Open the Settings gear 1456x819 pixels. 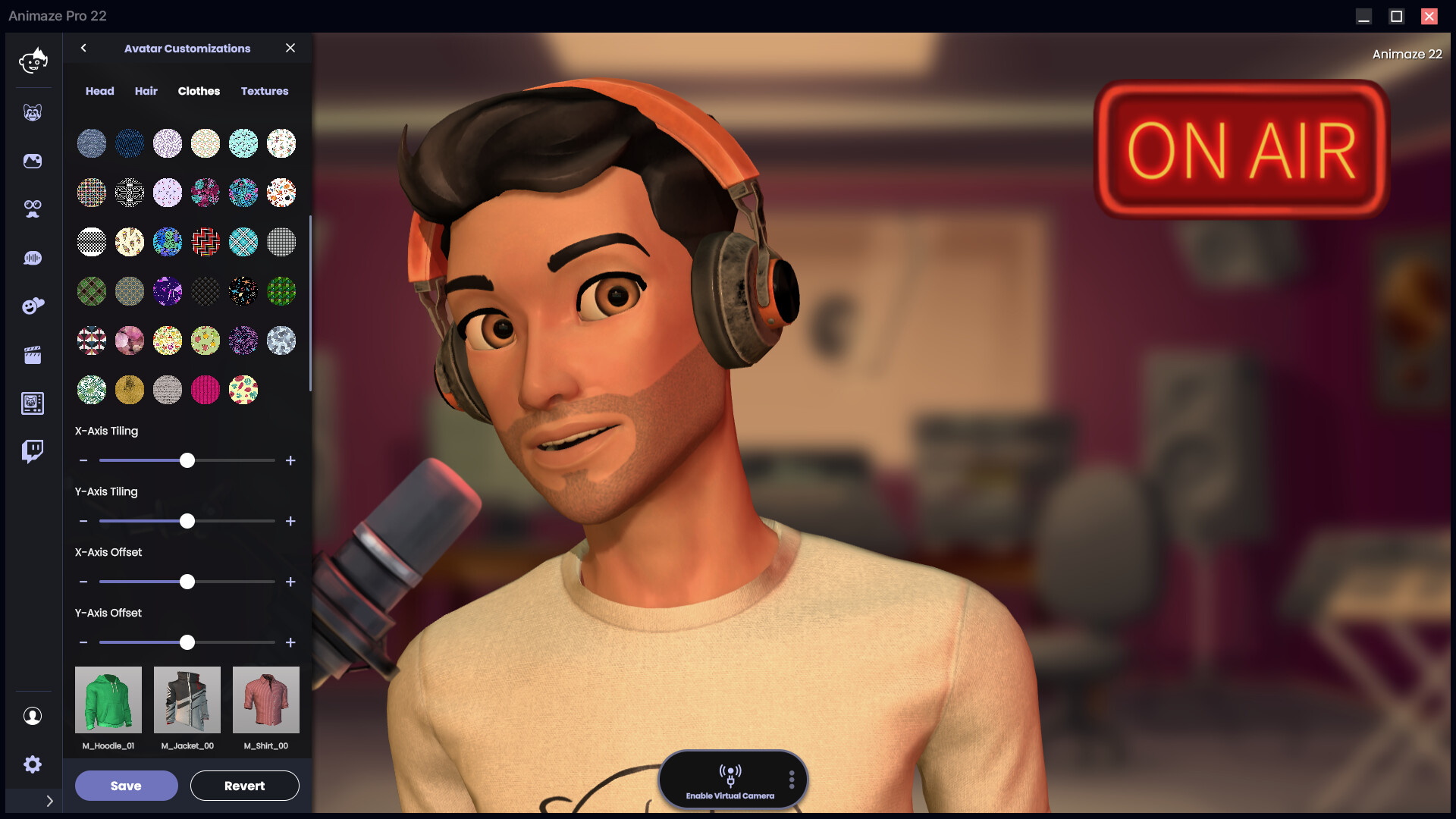tap(33, 764)
